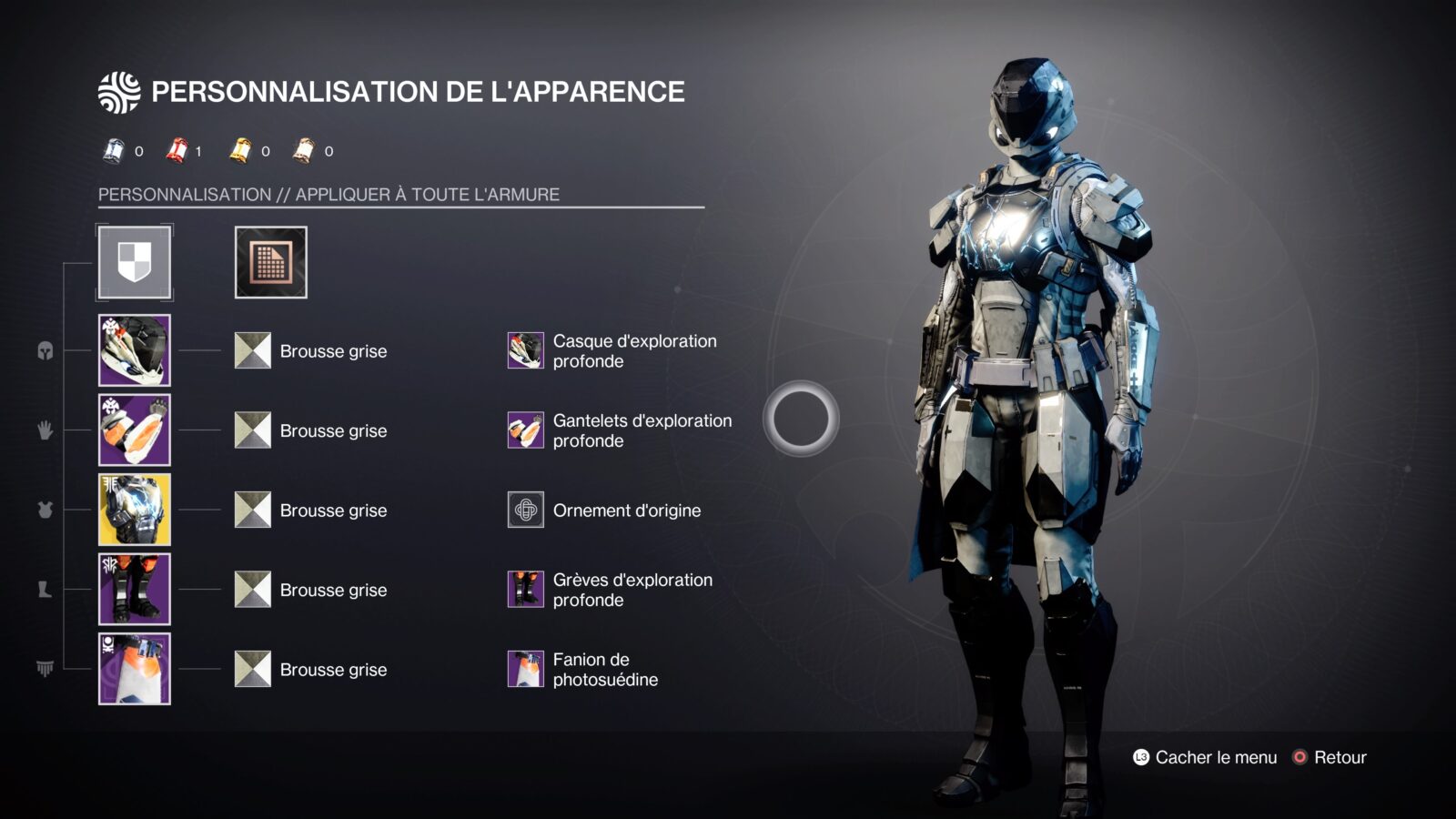Select the Ornement d'origine chest ornament
Screen dimensions: 1456x819
coord(526,510)
